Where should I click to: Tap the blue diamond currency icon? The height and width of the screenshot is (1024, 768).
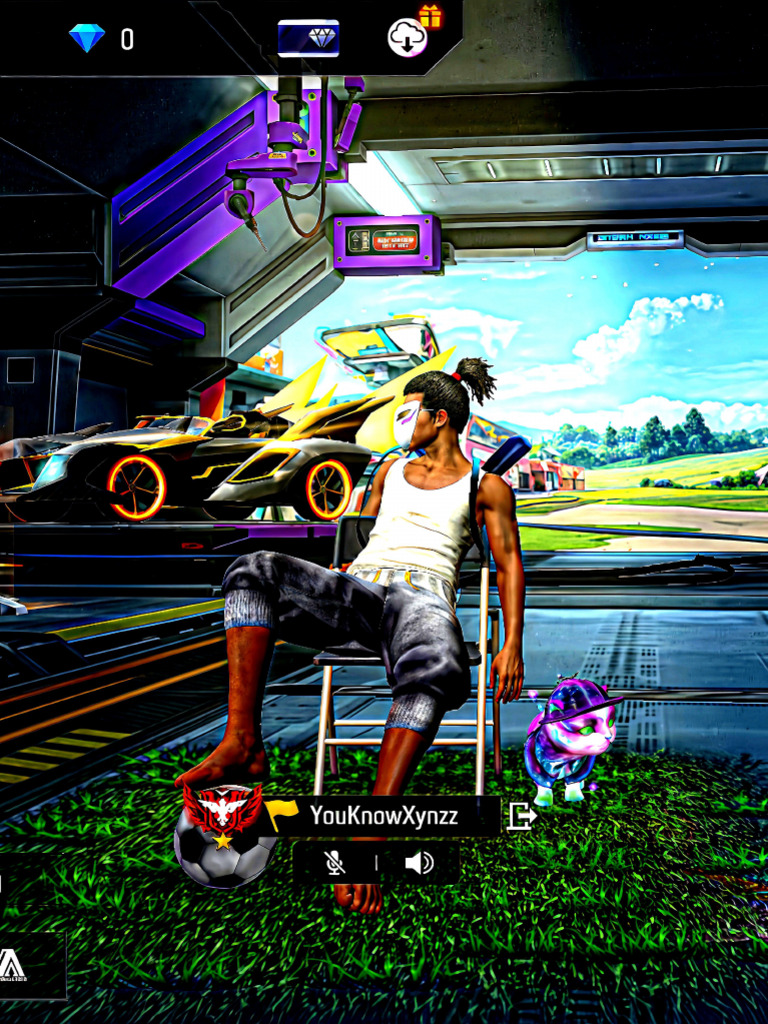(x=87, y=39)
